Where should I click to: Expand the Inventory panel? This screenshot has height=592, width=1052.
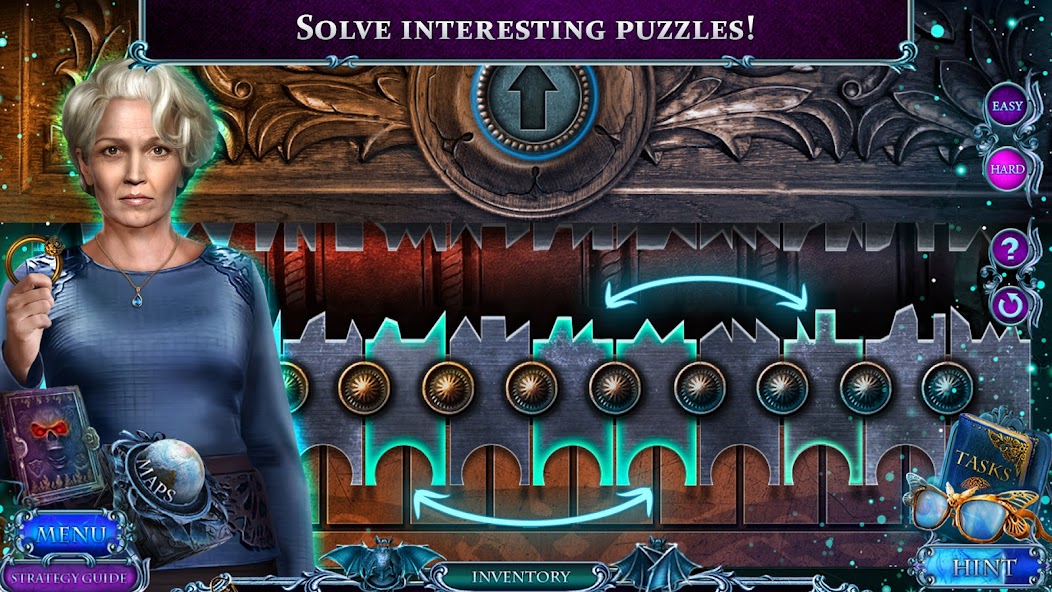click(x=521, y=577)
